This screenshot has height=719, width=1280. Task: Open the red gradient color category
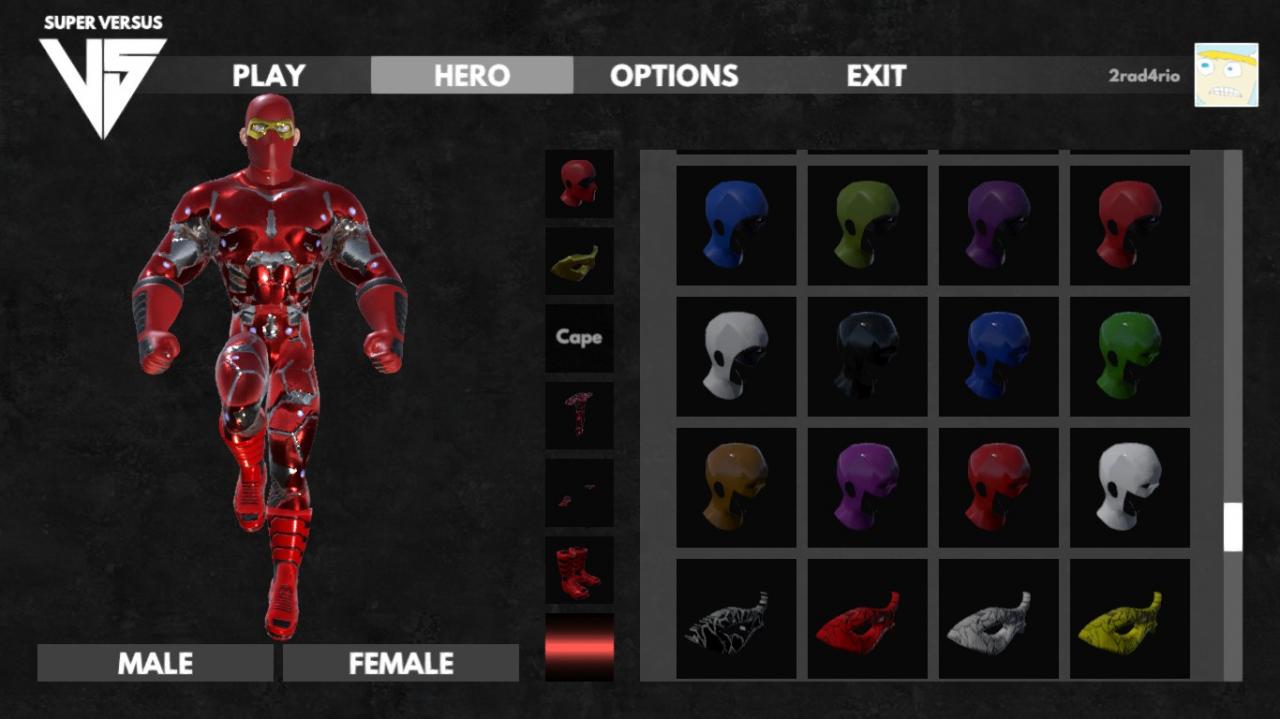pos(579,647)
